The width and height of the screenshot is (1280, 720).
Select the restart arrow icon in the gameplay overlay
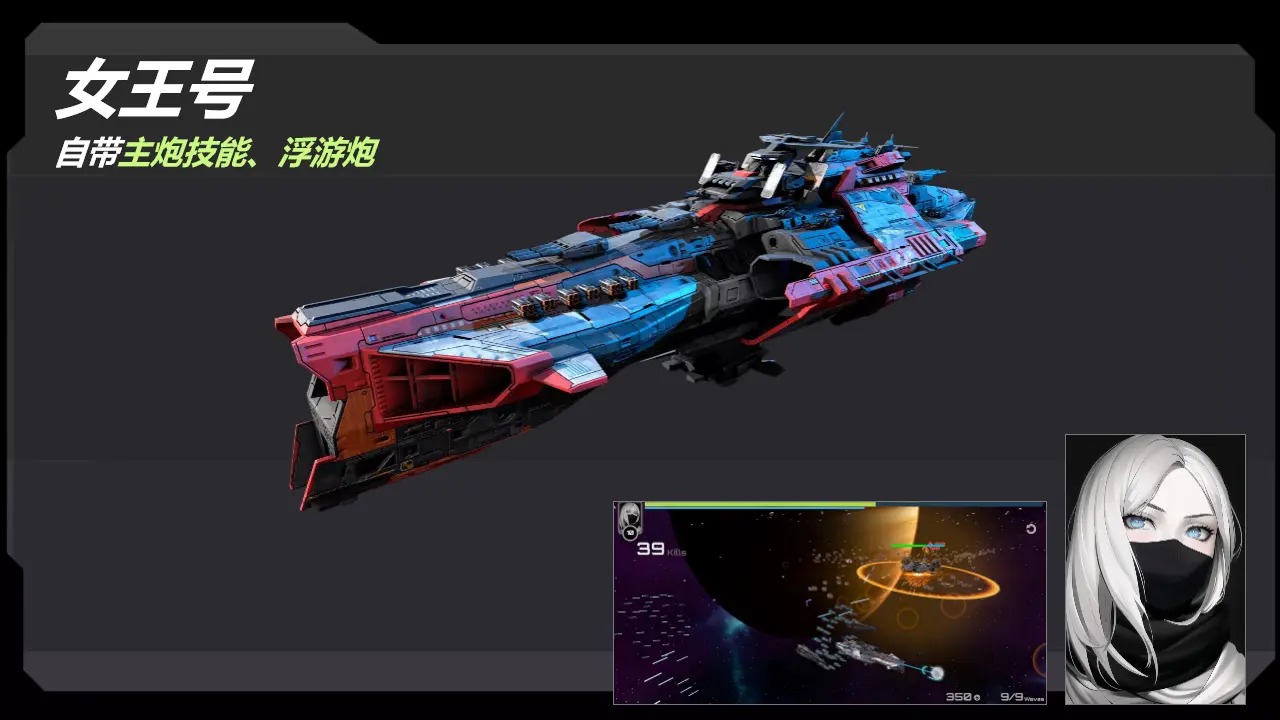[x=1031, y=528]
